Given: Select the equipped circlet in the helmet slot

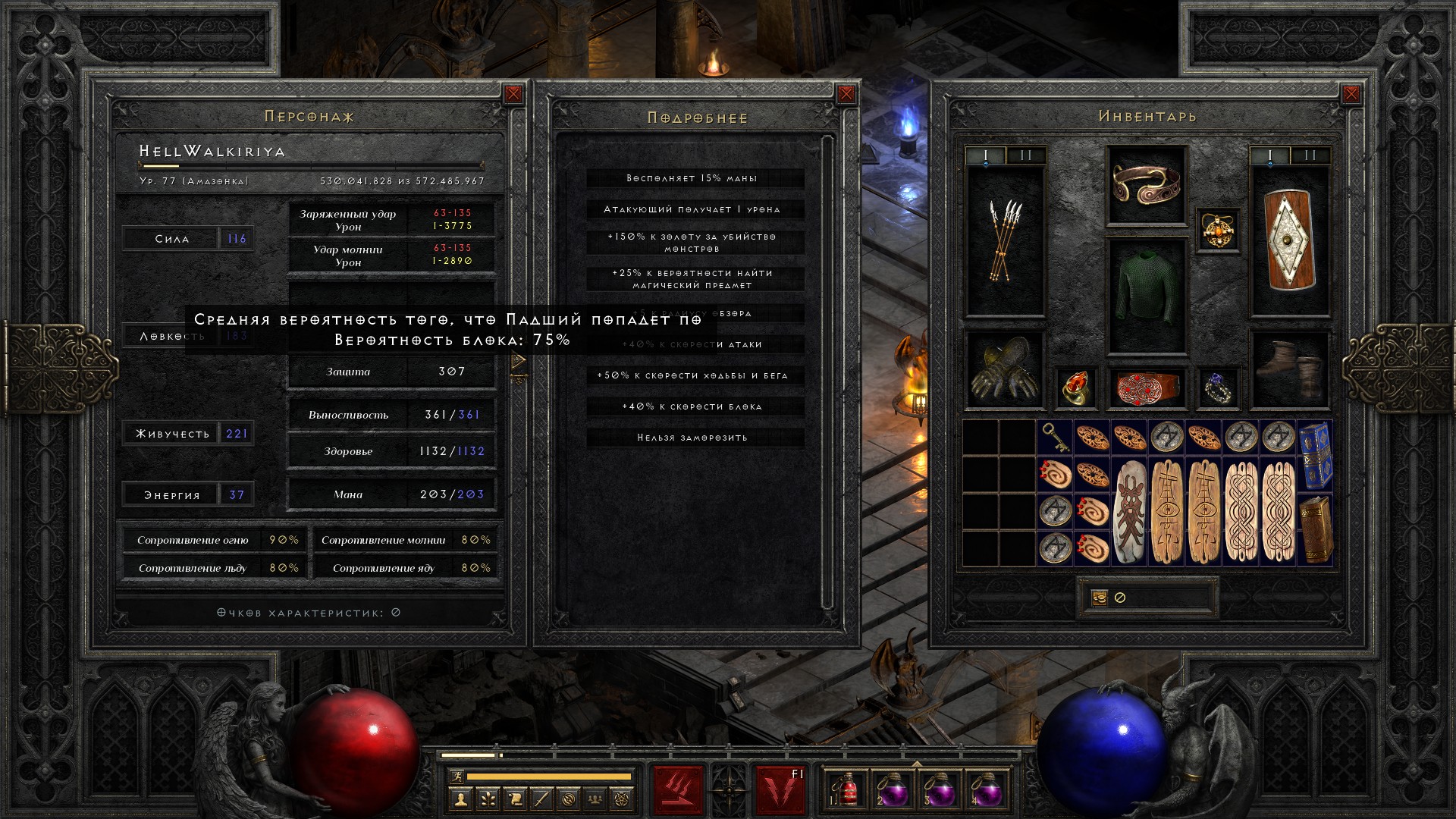Looking at the screenshot, I should pyautogui.click(x=1147, y=184).
